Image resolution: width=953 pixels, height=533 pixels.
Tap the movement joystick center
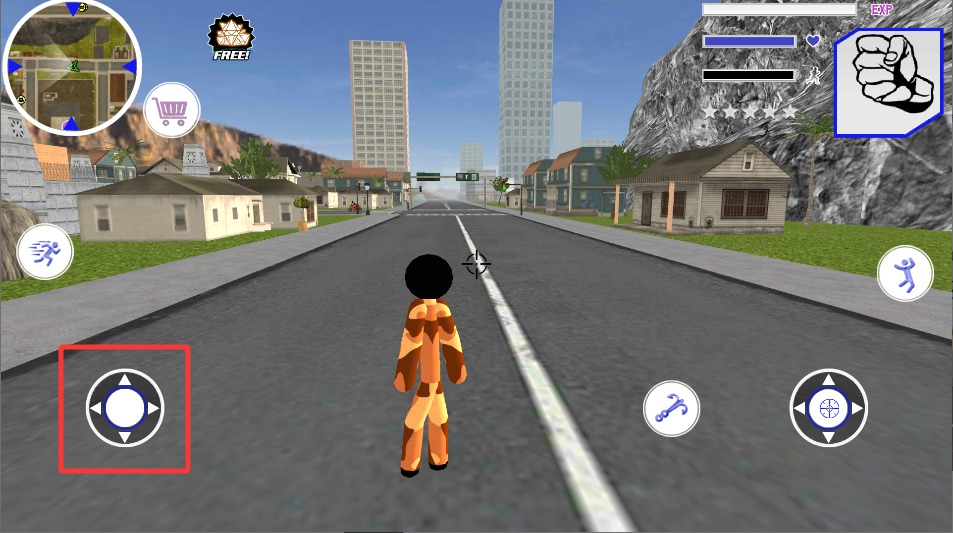click(125, 408)
